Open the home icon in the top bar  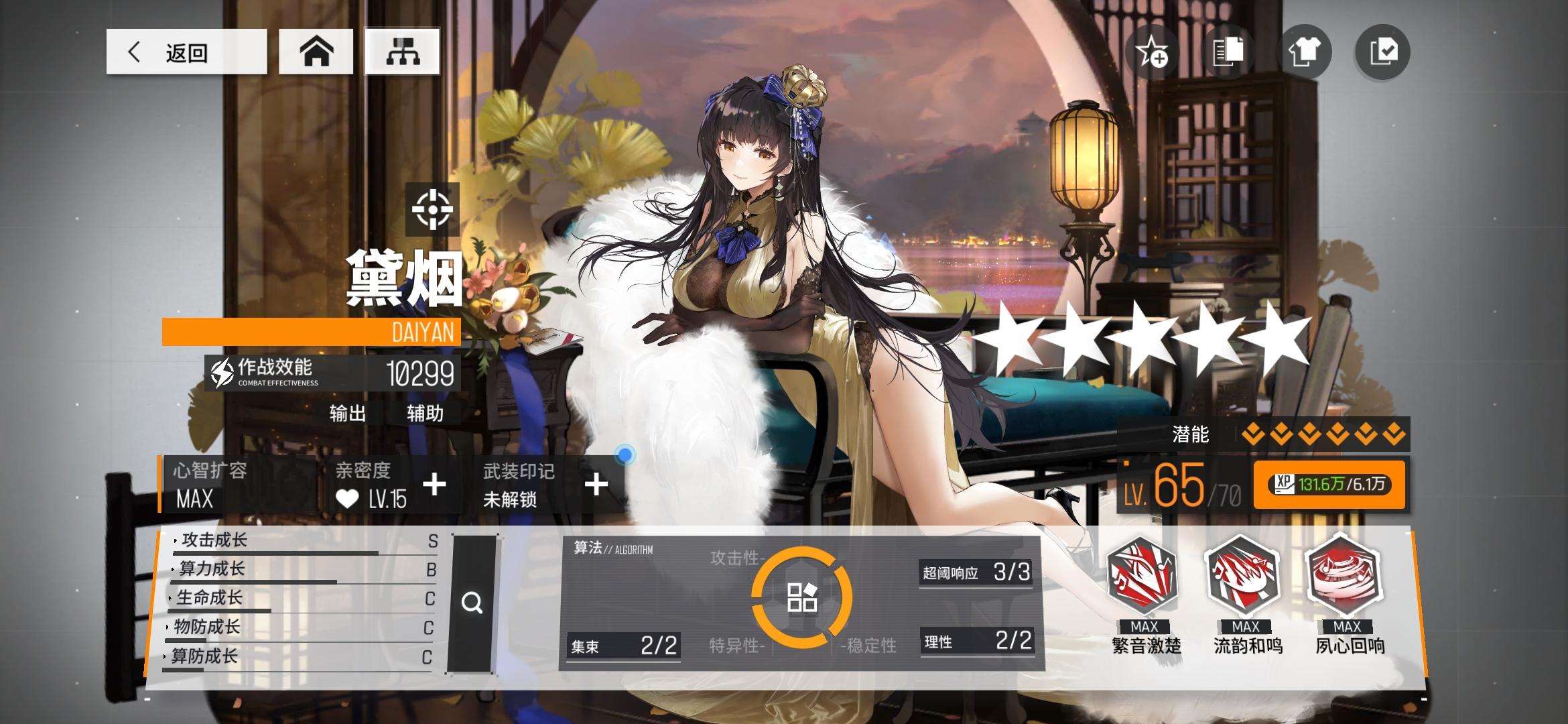point(316,52)
